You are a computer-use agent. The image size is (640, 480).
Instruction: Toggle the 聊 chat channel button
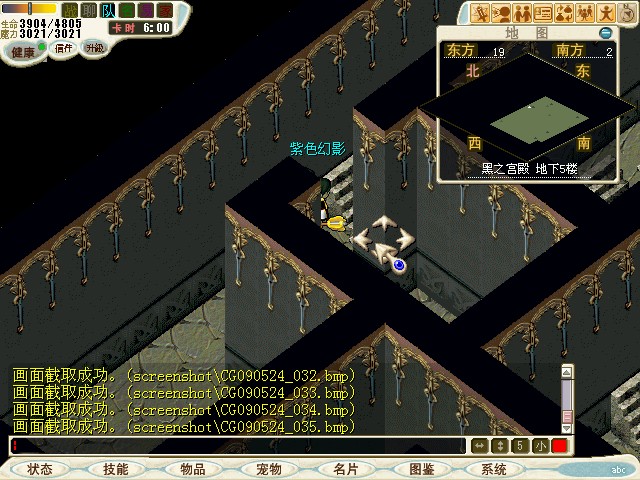click(89, 11)
